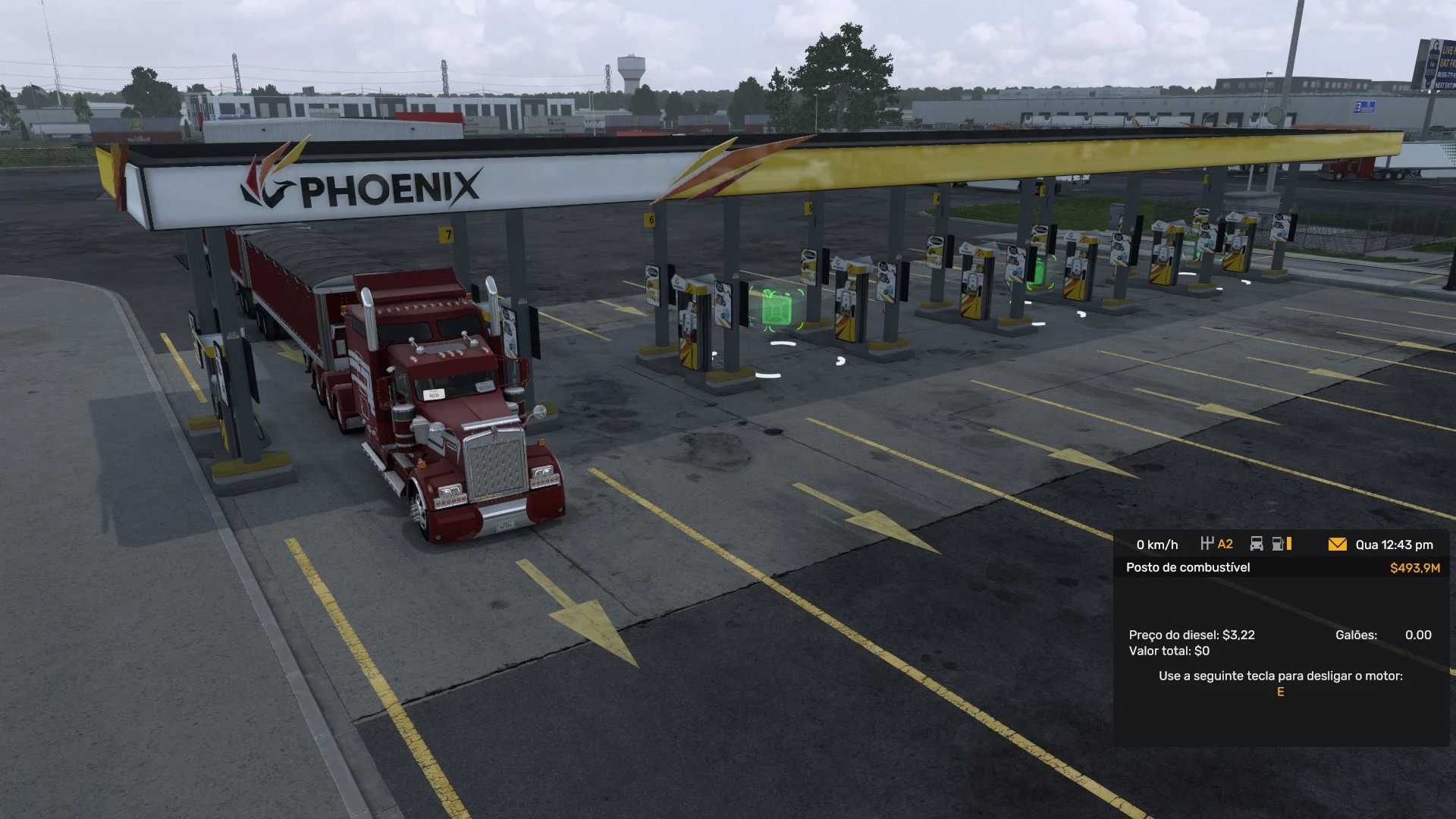Click the truck status icon

(x=1257, y=544)
